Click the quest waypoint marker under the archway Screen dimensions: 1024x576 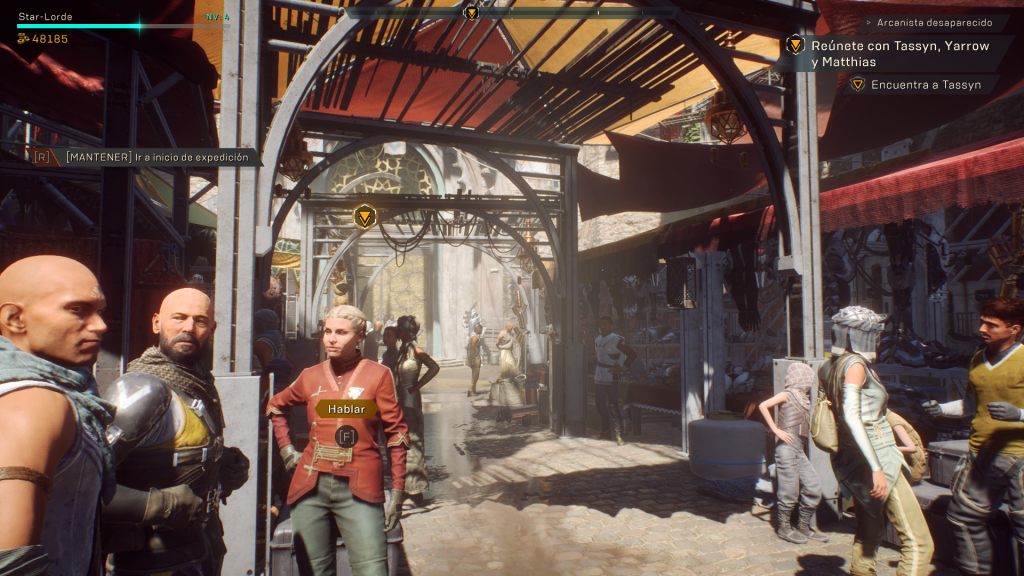tap(366, 215)
